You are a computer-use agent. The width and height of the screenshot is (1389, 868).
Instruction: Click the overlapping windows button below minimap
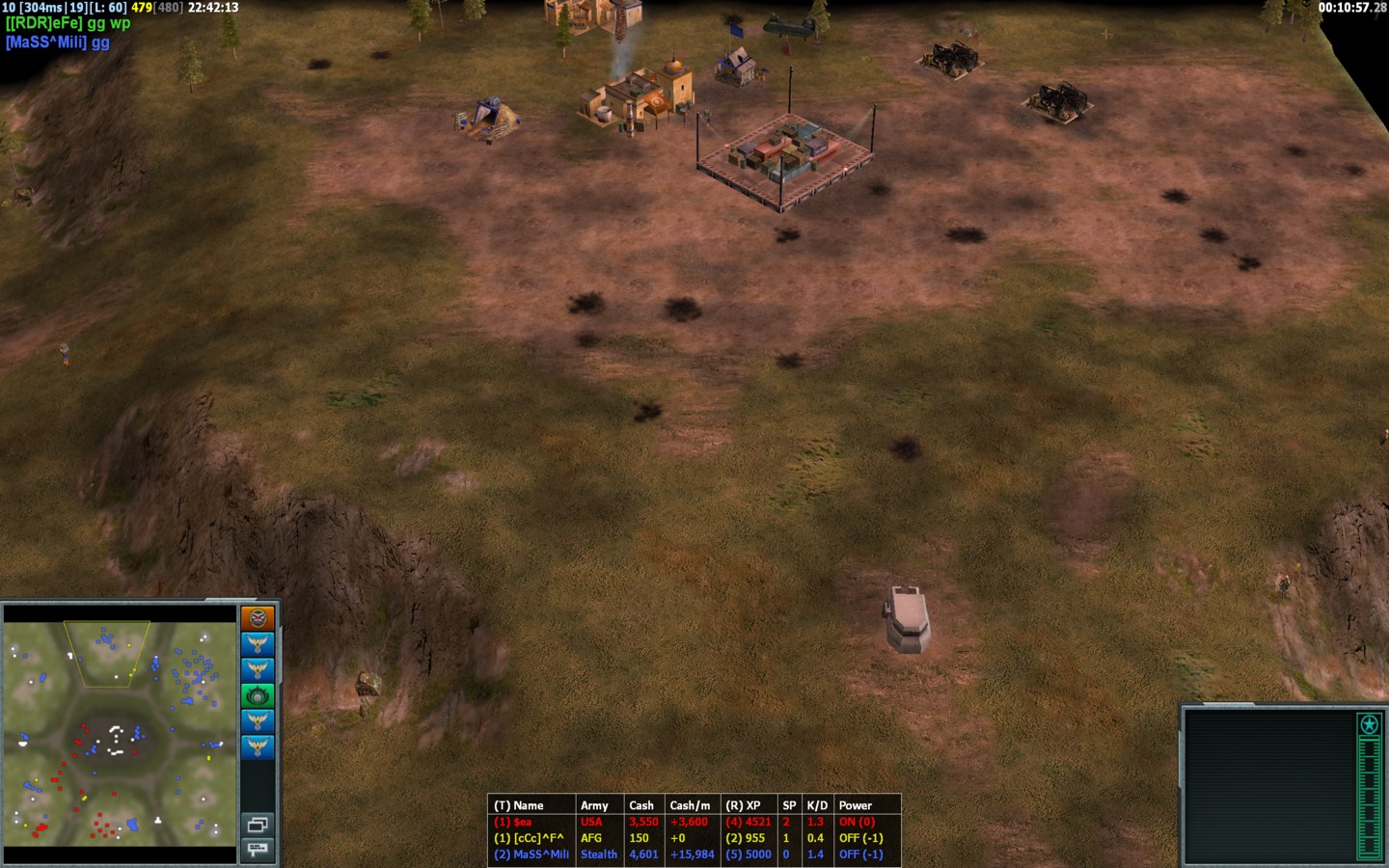pos(258,825)
